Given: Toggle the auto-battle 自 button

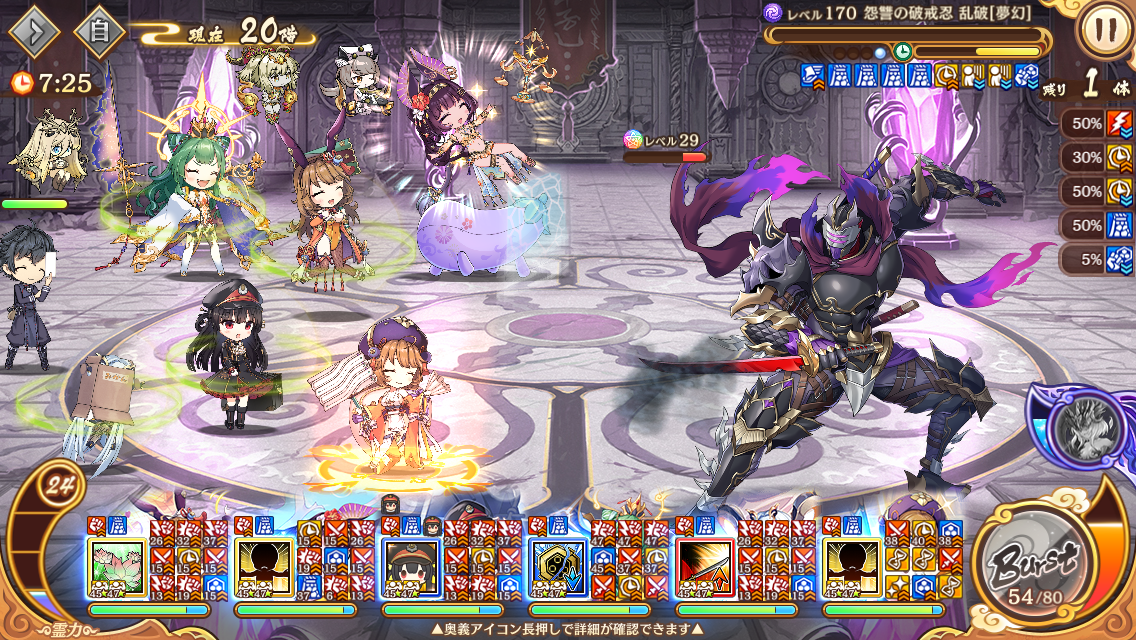Looking at the screenshot, I should [x=99, y=33].
